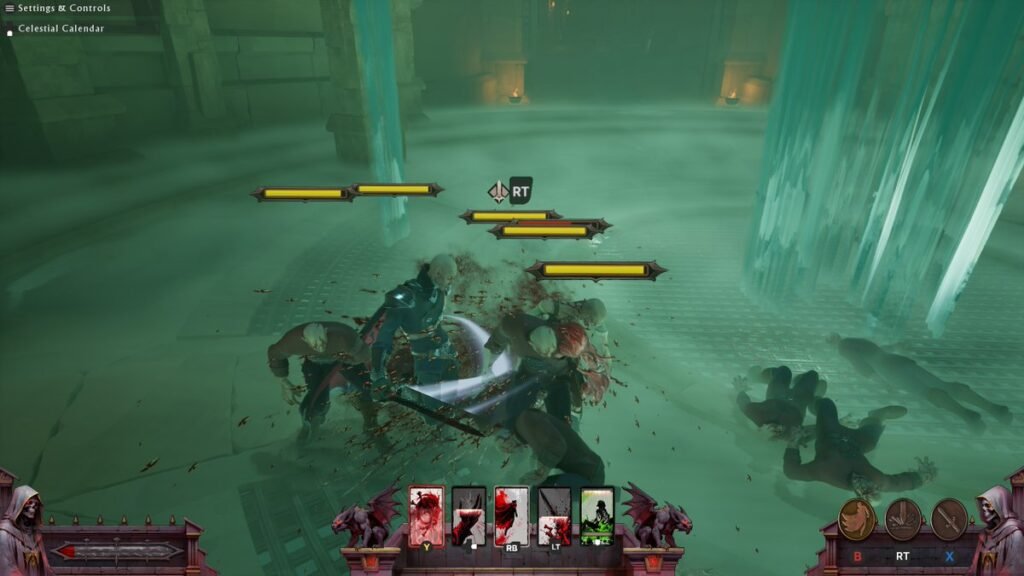Activate the golden wing dash ability
This screenshot has width=1024, height=576.
click(857, 519)
